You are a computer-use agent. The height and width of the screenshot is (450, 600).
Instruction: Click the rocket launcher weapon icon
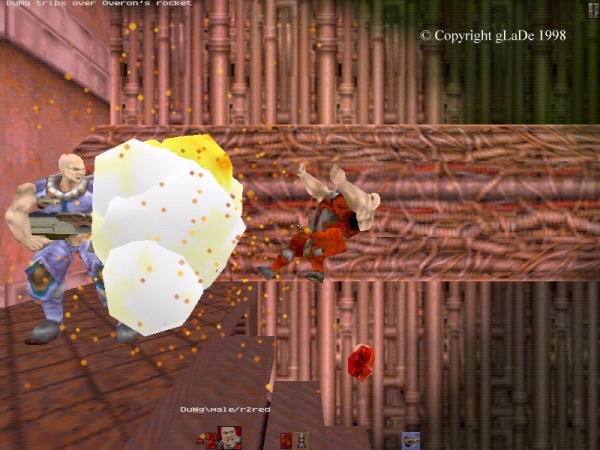(x=410, y=439)
